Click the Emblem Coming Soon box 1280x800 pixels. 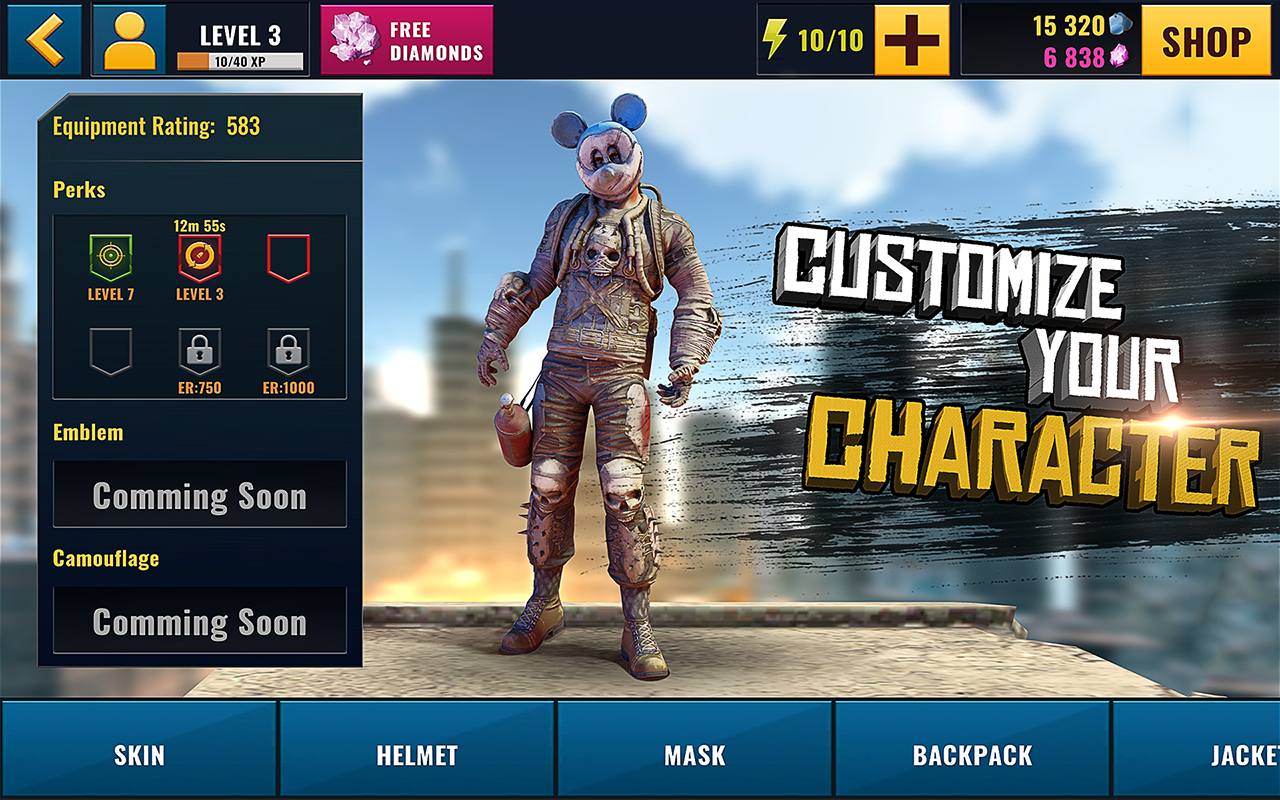point(200,495)
